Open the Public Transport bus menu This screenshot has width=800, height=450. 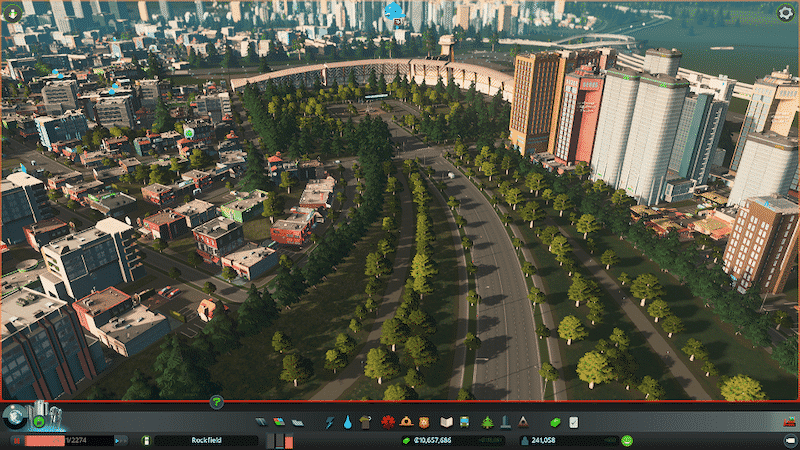(x=465, y=422)
